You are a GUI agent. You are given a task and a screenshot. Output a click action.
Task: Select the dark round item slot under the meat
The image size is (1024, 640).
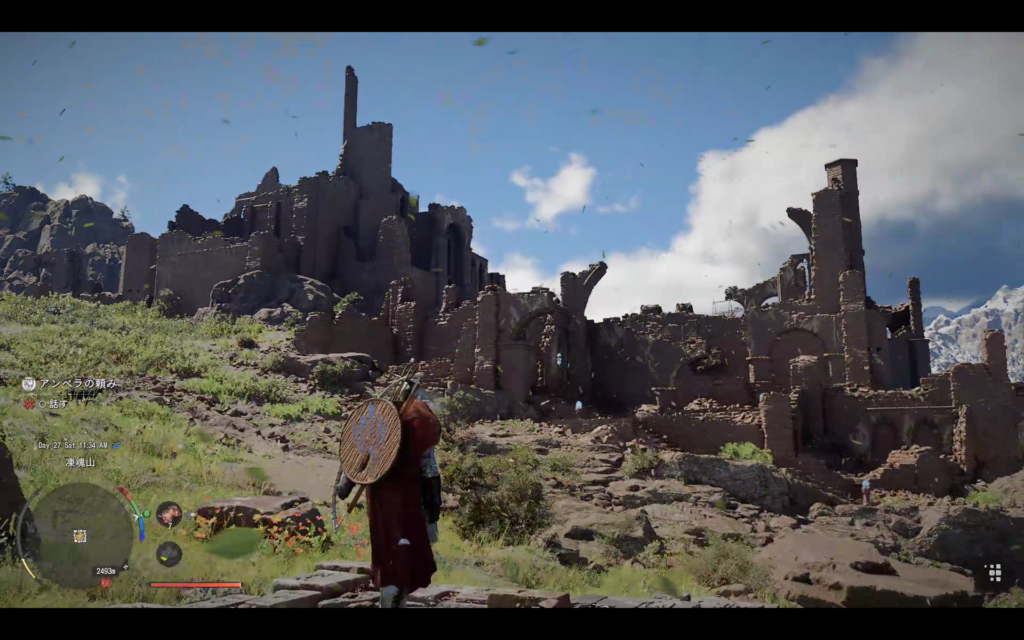[169, 553]
